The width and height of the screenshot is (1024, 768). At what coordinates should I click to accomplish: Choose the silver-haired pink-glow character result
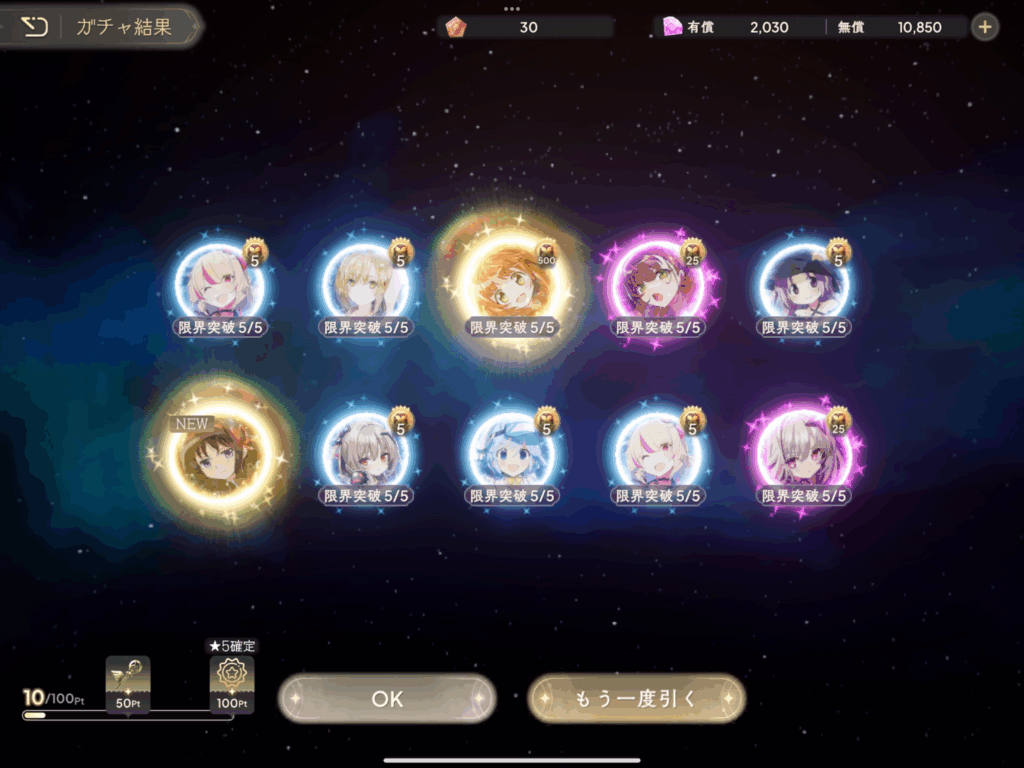(803, 455)
